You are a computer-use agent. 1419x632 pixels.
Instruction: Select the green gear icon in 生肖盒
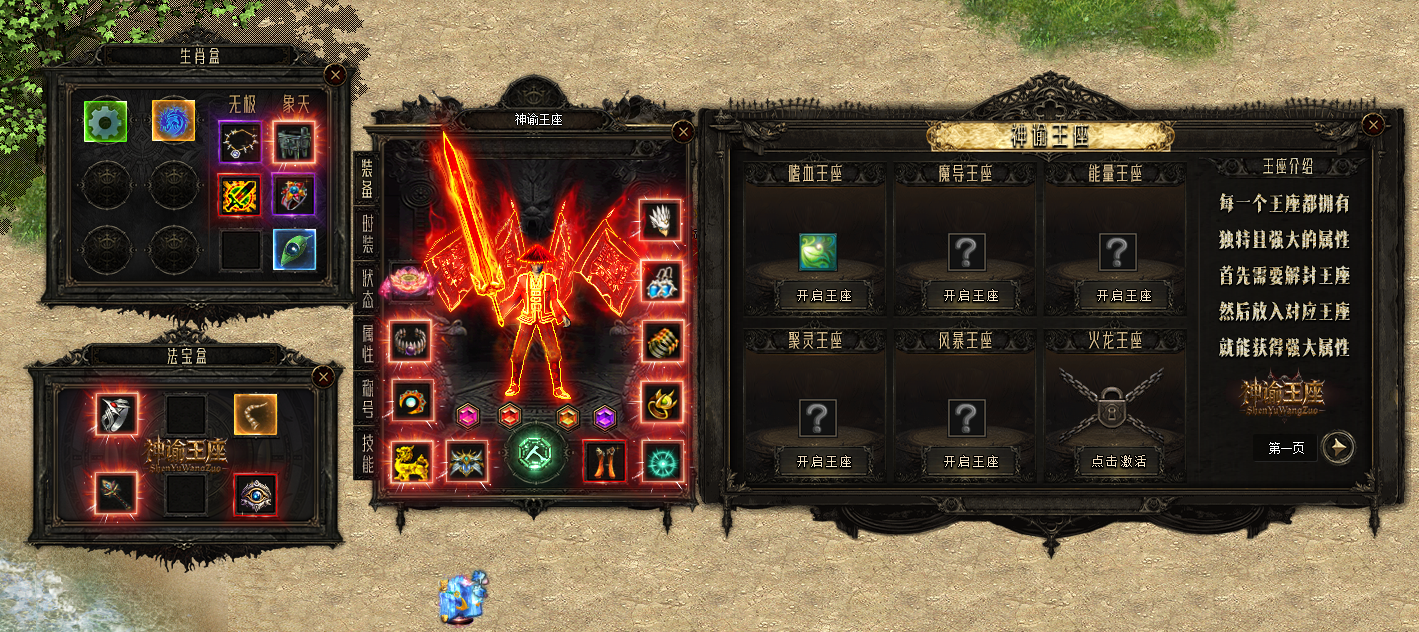tap(101, 121)
